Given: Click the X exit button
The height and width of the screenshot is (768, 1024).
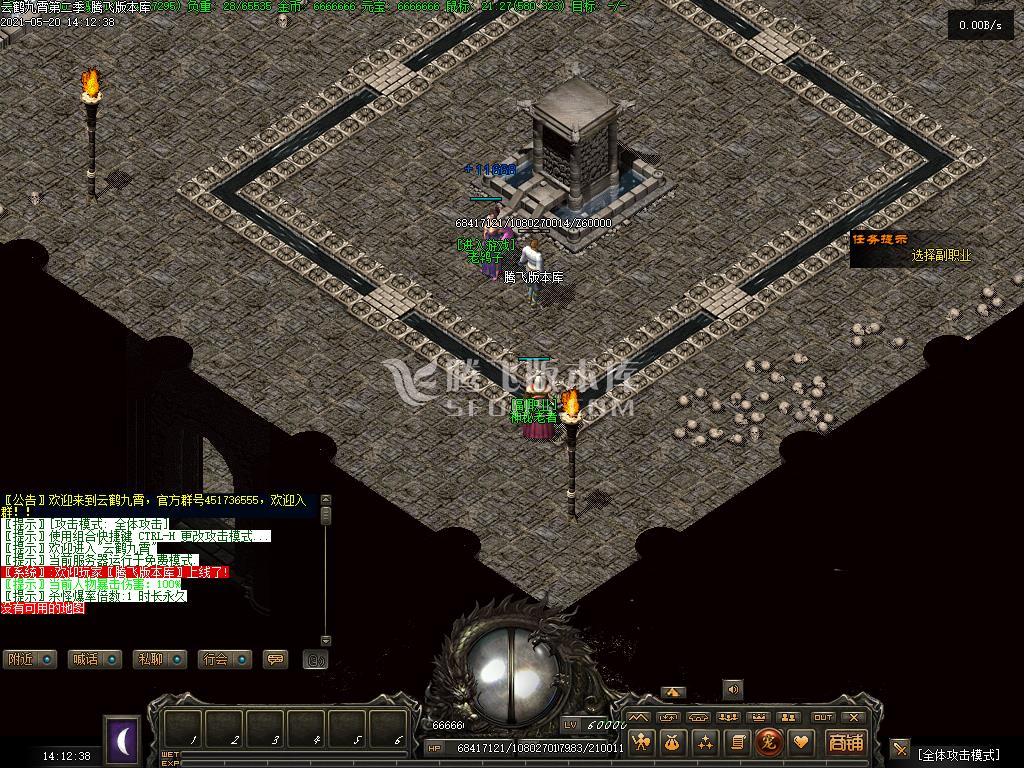Looking at the screenshot, I should (853, 717).
